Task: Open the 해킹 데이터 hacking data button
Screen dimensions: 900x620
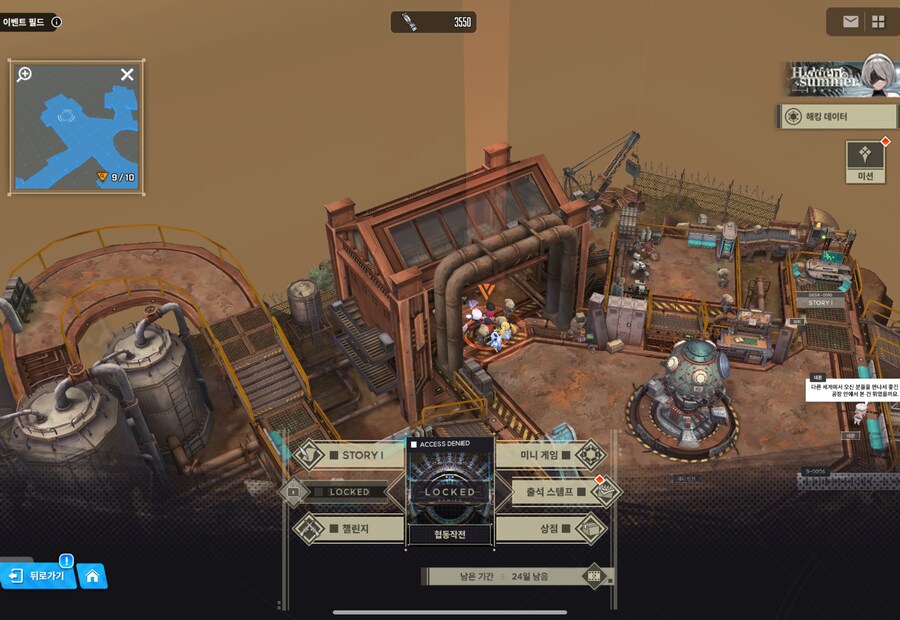Action: click(x=838, y=117)
